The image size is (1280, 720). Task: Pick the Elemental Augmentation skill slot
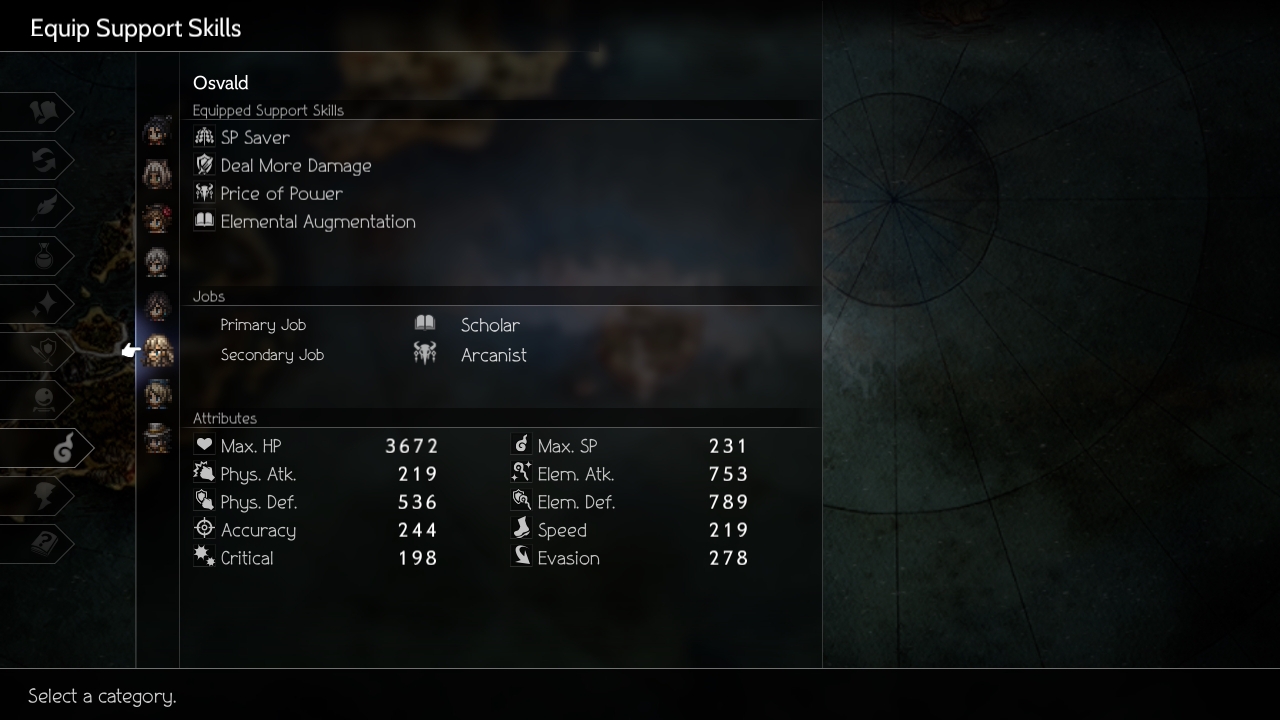pos(317,222)
